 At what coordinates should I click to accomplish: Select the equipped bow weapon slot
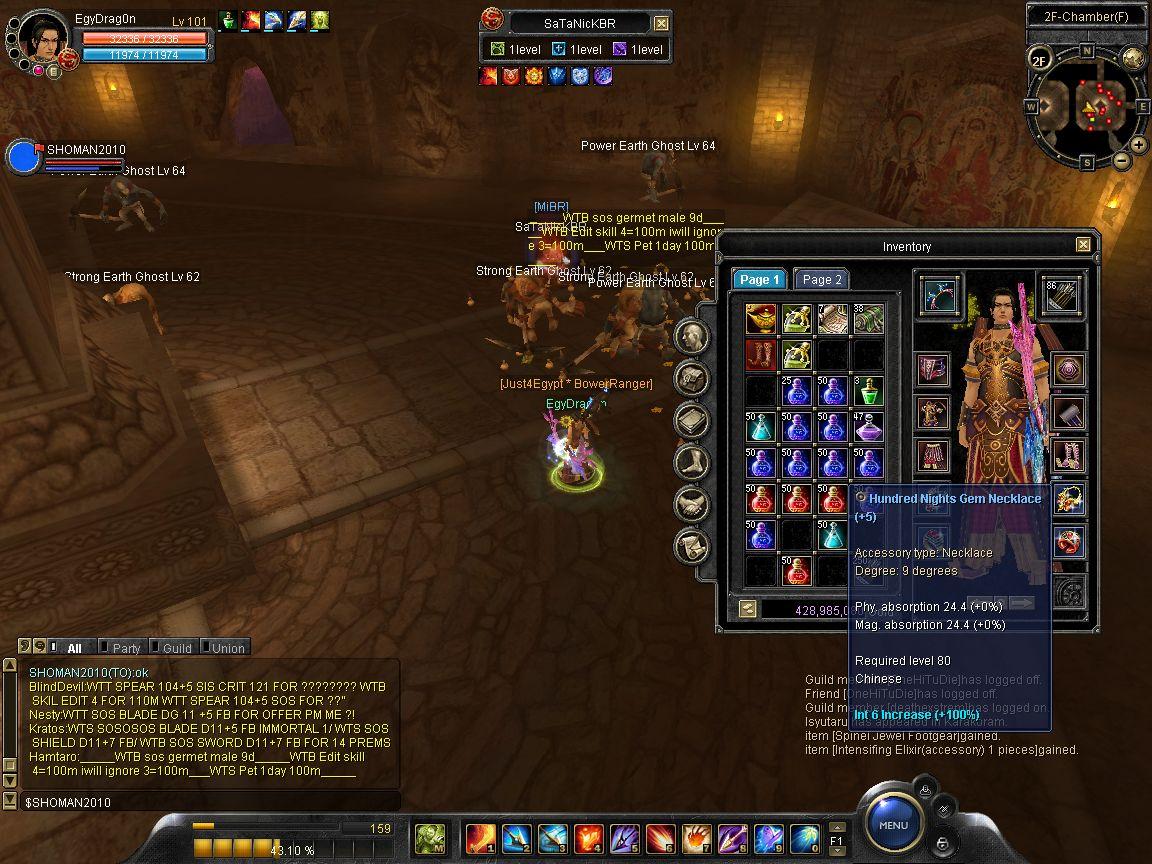pos(939,295)
